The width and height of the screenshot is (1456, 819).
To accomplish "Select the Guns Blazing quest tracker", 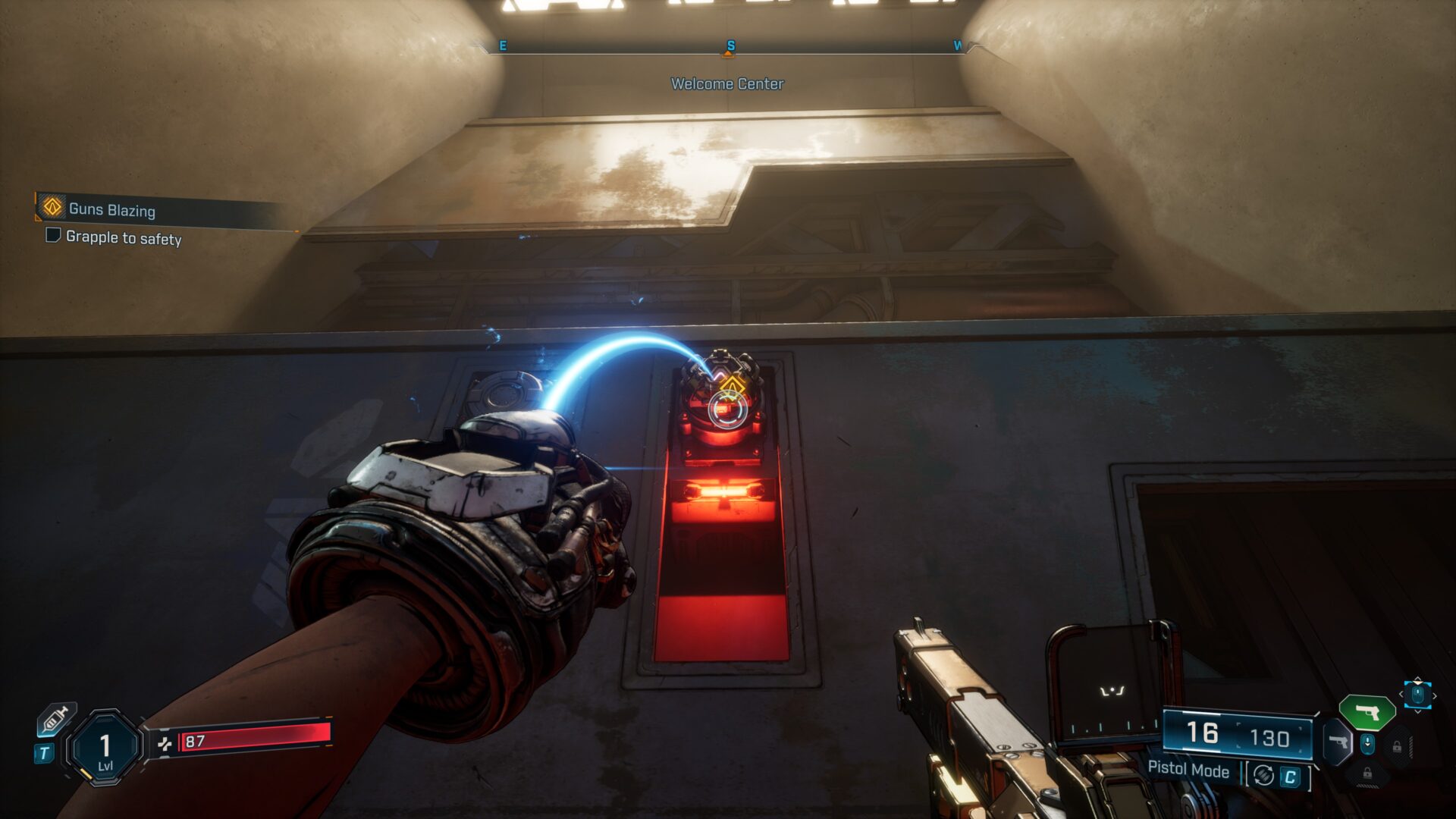I will tap(111, 209).
